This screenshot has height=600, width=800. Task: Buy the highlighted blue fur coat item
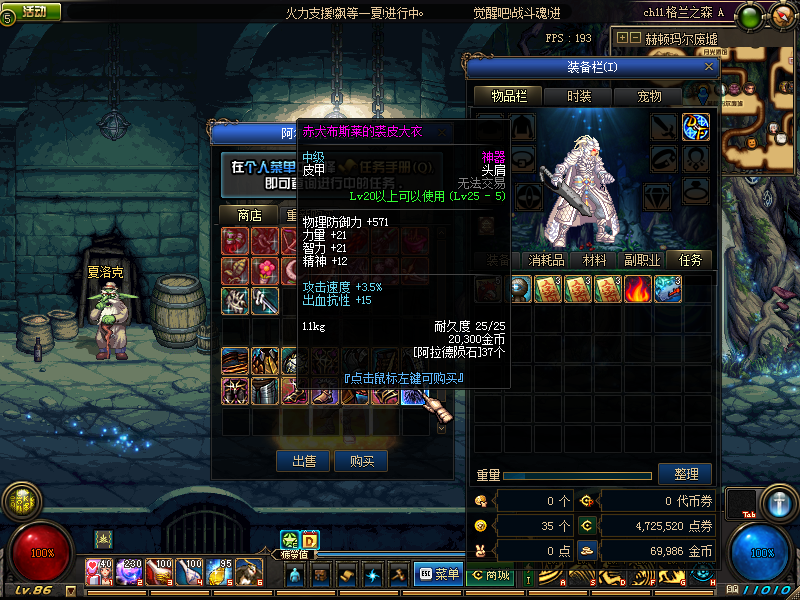(412, 394)
